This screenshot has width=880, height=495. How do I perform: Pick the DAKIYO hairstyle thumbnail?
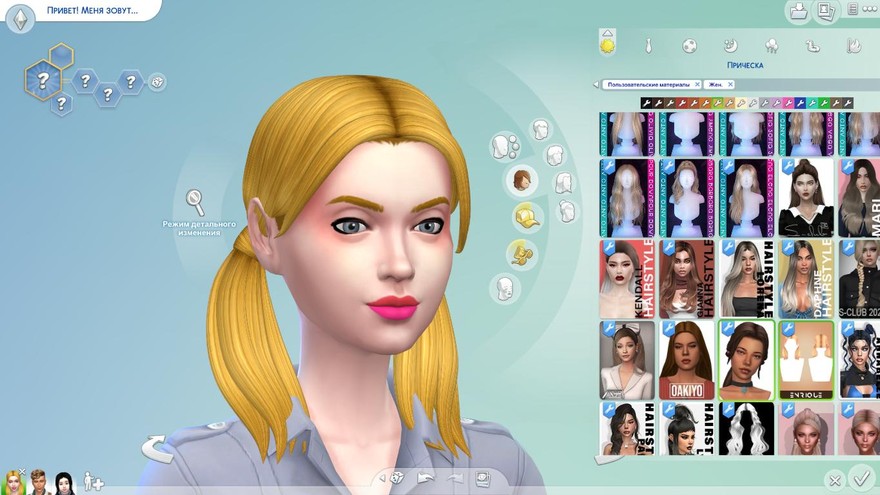click(687, 360)
